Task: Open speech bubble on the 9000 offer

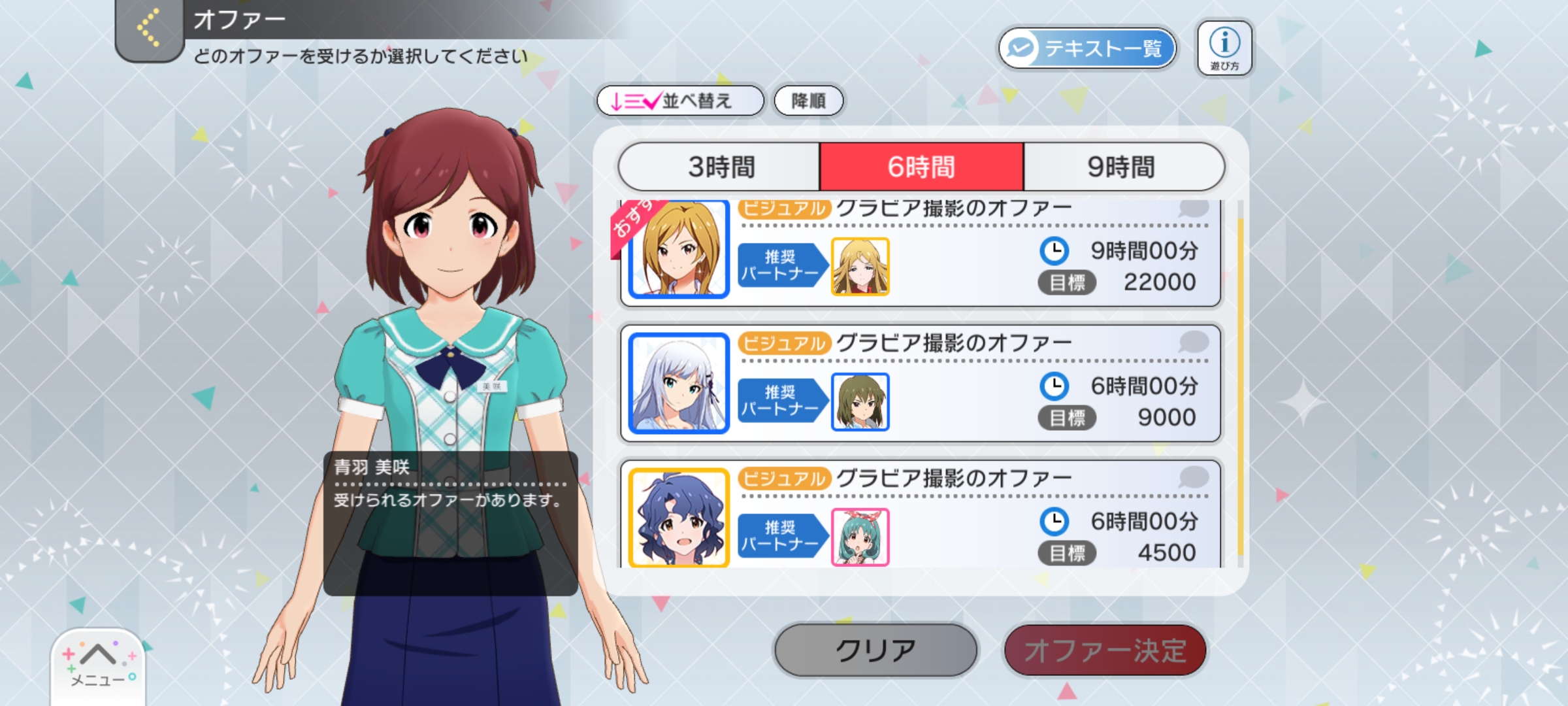Action: [1193, 342]
